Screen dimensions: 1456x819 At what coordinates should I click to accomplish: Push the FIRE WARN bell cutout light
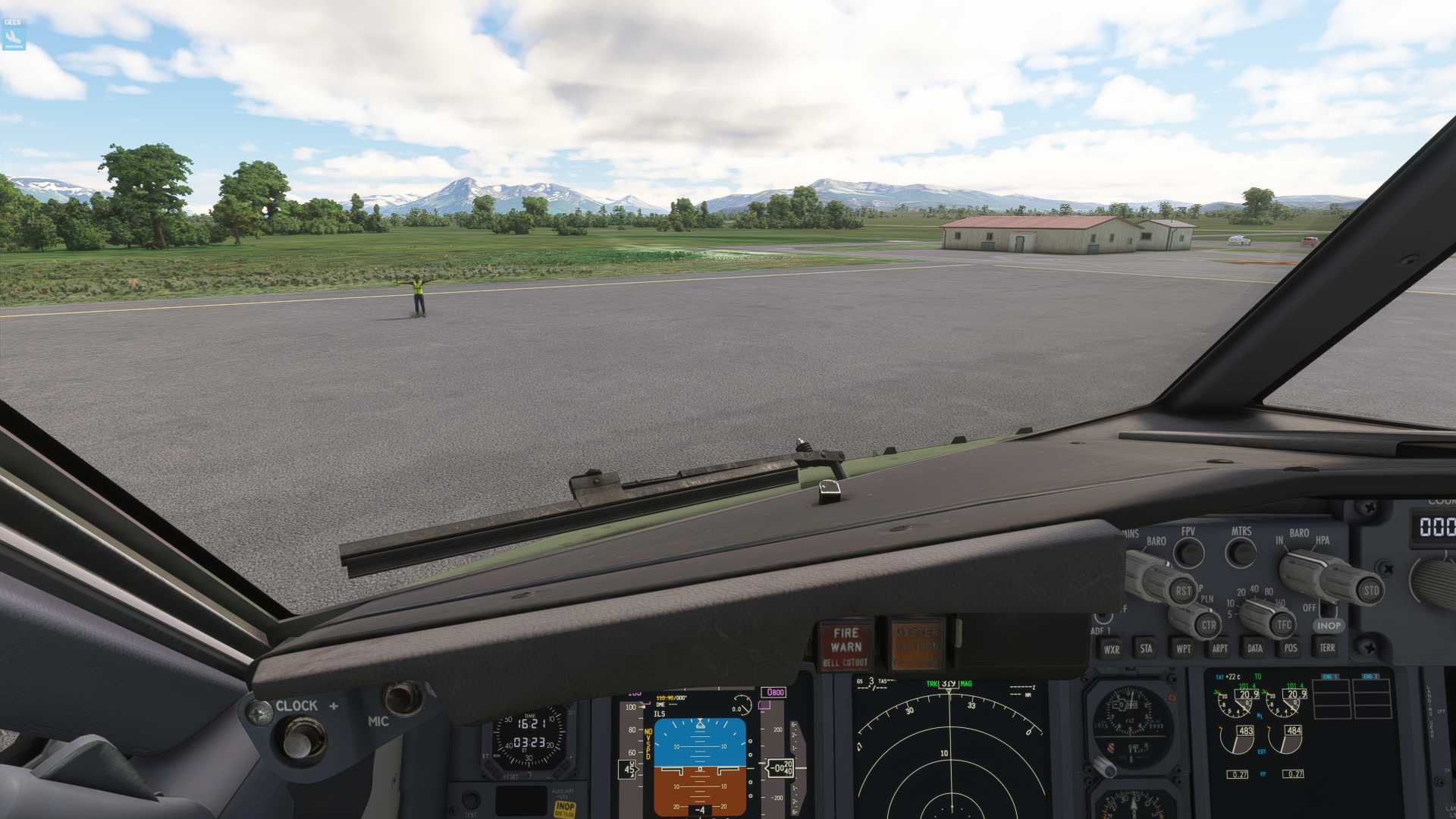(846, 646)
